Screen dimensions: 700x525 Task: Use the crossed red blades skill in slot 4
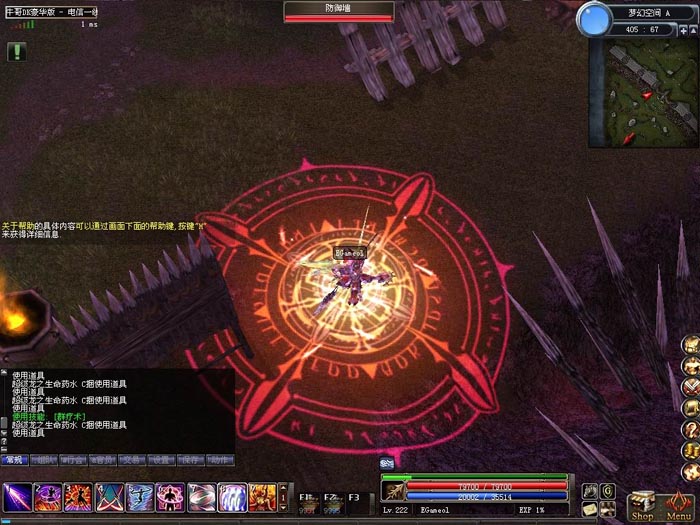point(109,496)
